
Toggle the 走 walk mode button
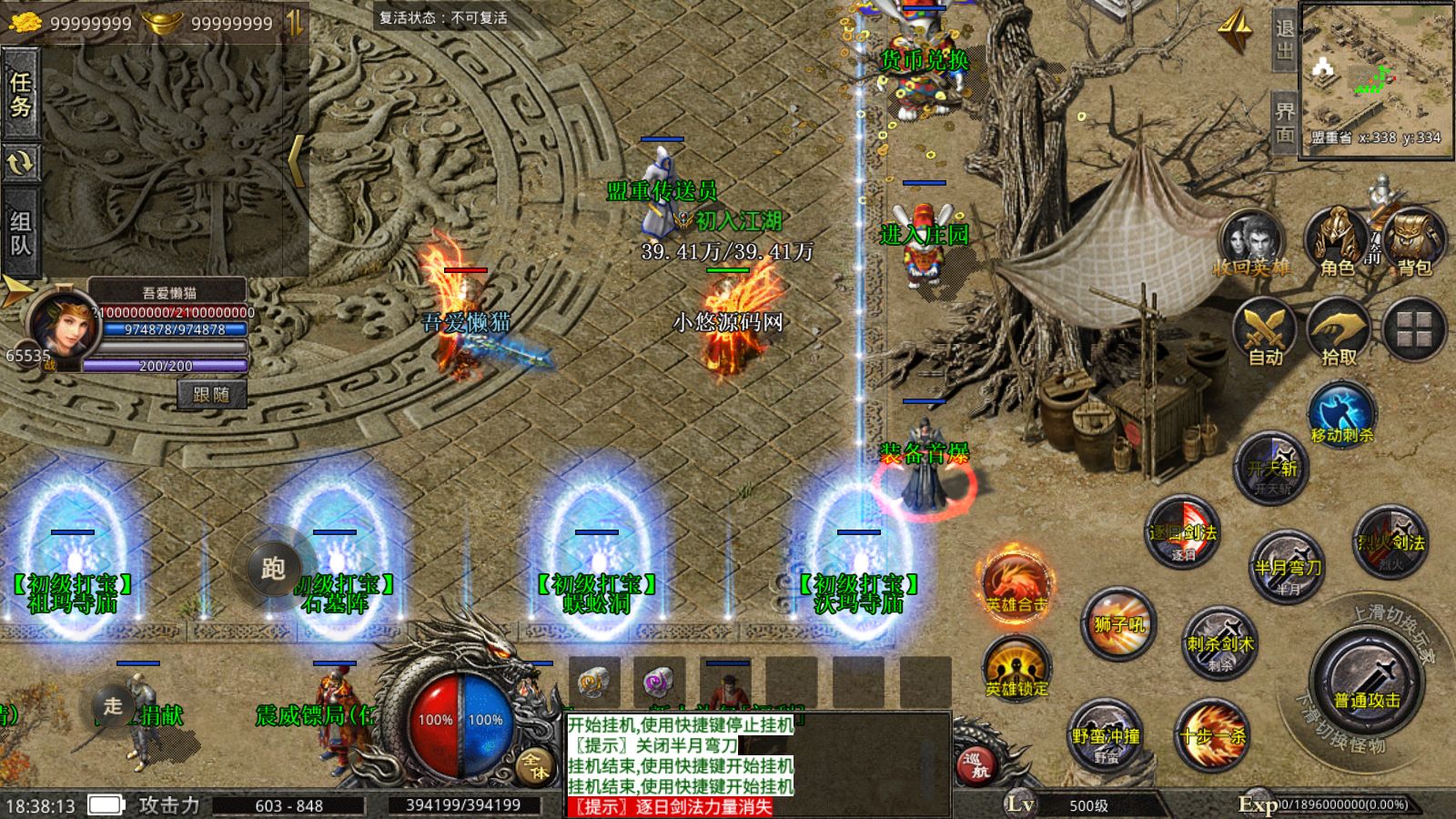(113, 705)
